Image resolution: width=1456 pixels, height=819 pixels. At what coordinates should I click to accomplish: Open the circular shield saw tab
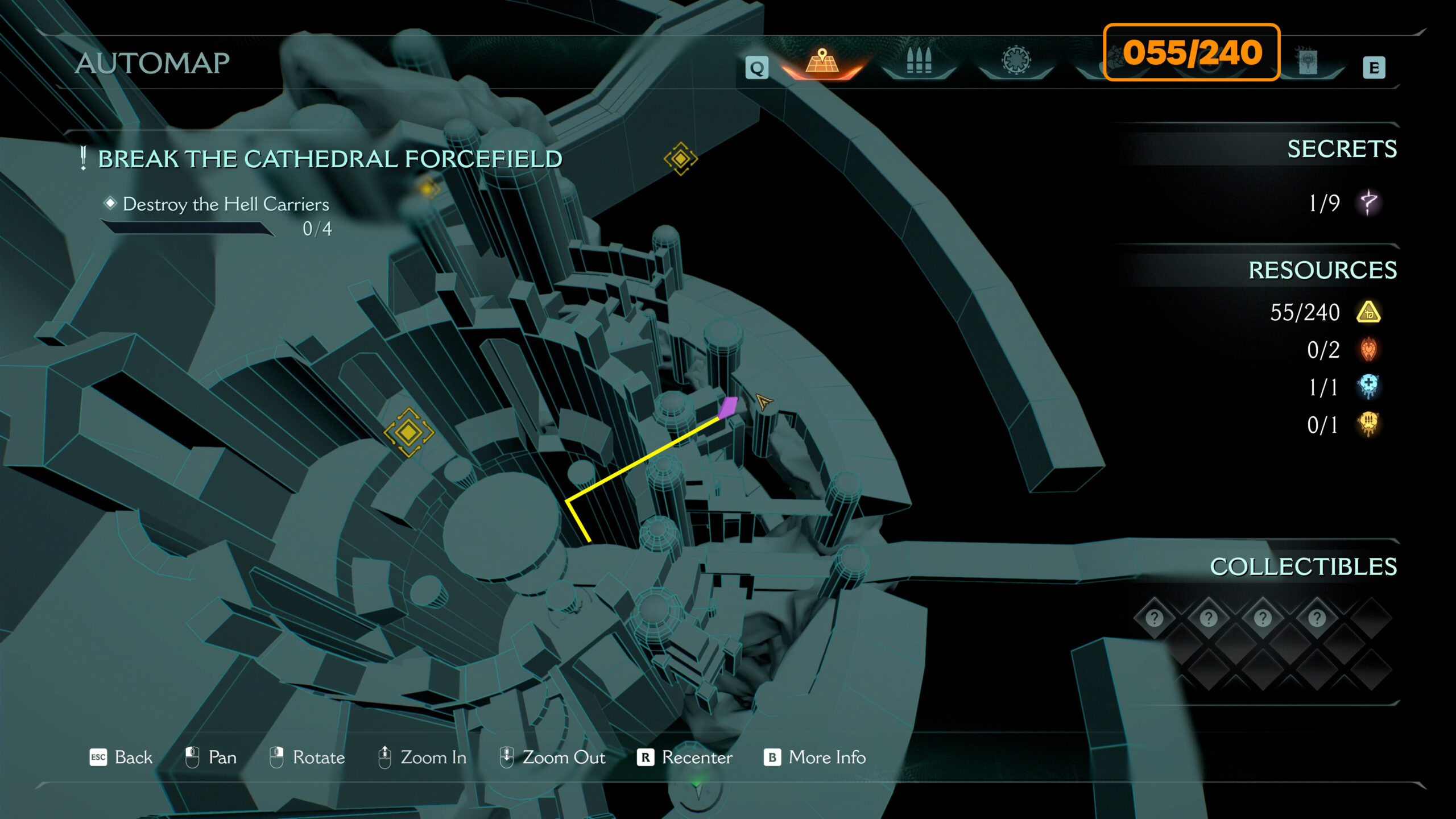point(1016,60)
